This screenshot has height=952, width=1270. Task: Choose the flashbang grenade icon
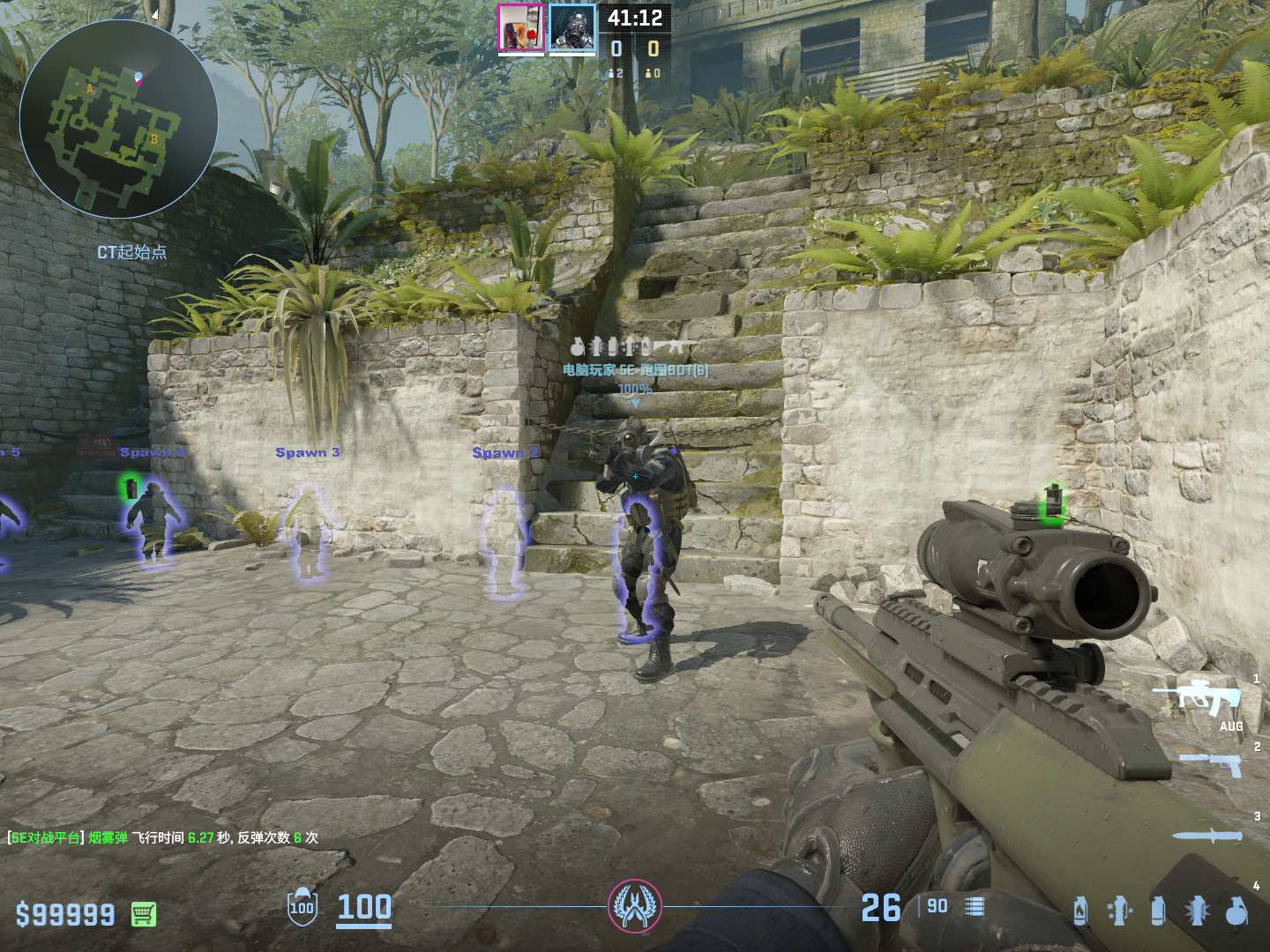1198,911
